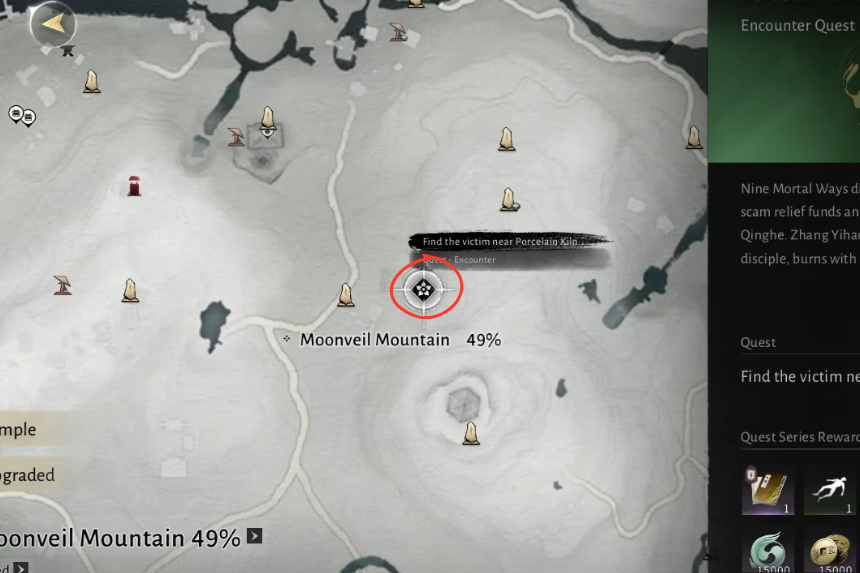Click the Moonveil Mountain region label on map
Image resolution: width=860 pixels, height=573 pixels.
(x=375, y=340)
